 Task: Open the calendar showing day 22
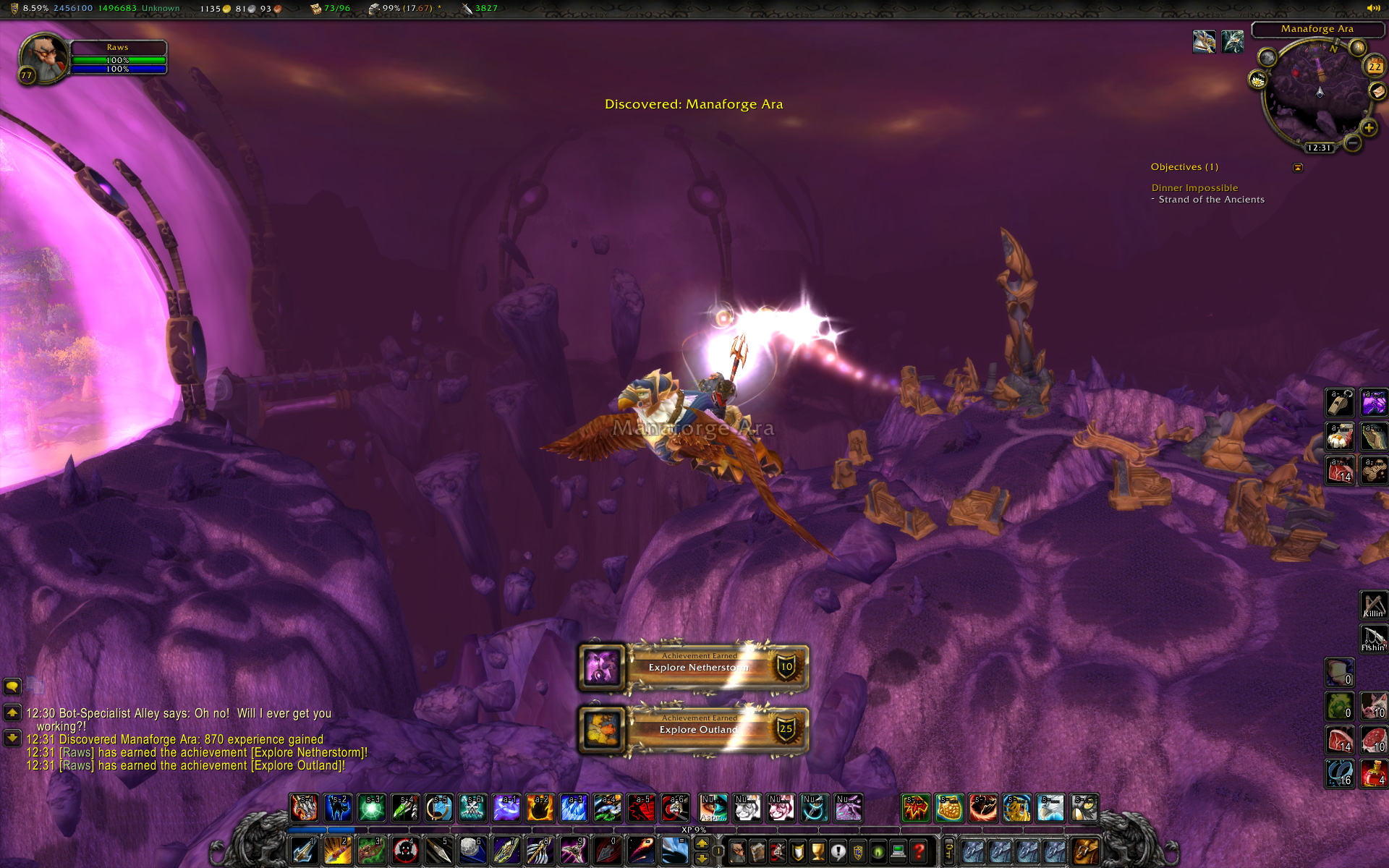pyautogui.click(x=1374, y=67)
